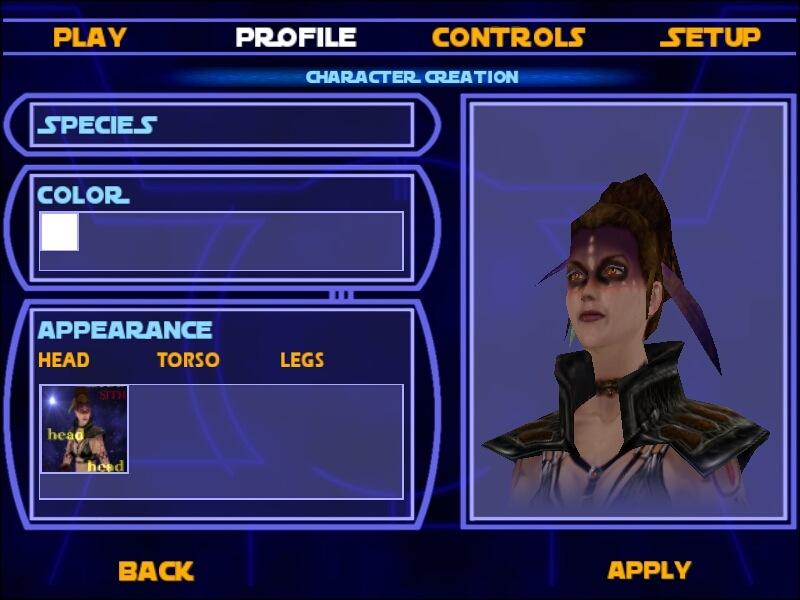
Task: Switch to the Profile menu
Action: (x=296, y=38)
